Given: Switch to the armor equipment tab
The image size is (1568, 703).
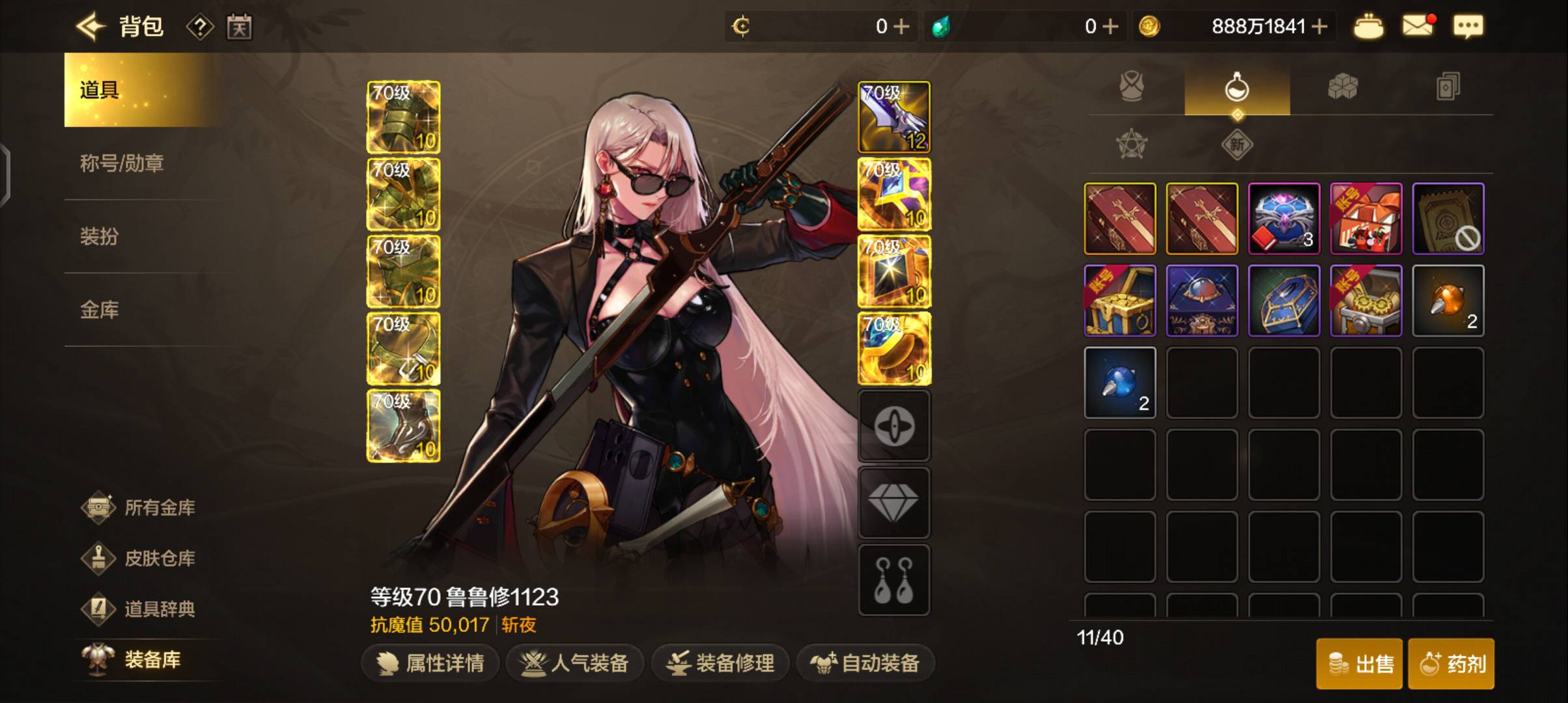Looking at the screenshot, I should 1132,87.
